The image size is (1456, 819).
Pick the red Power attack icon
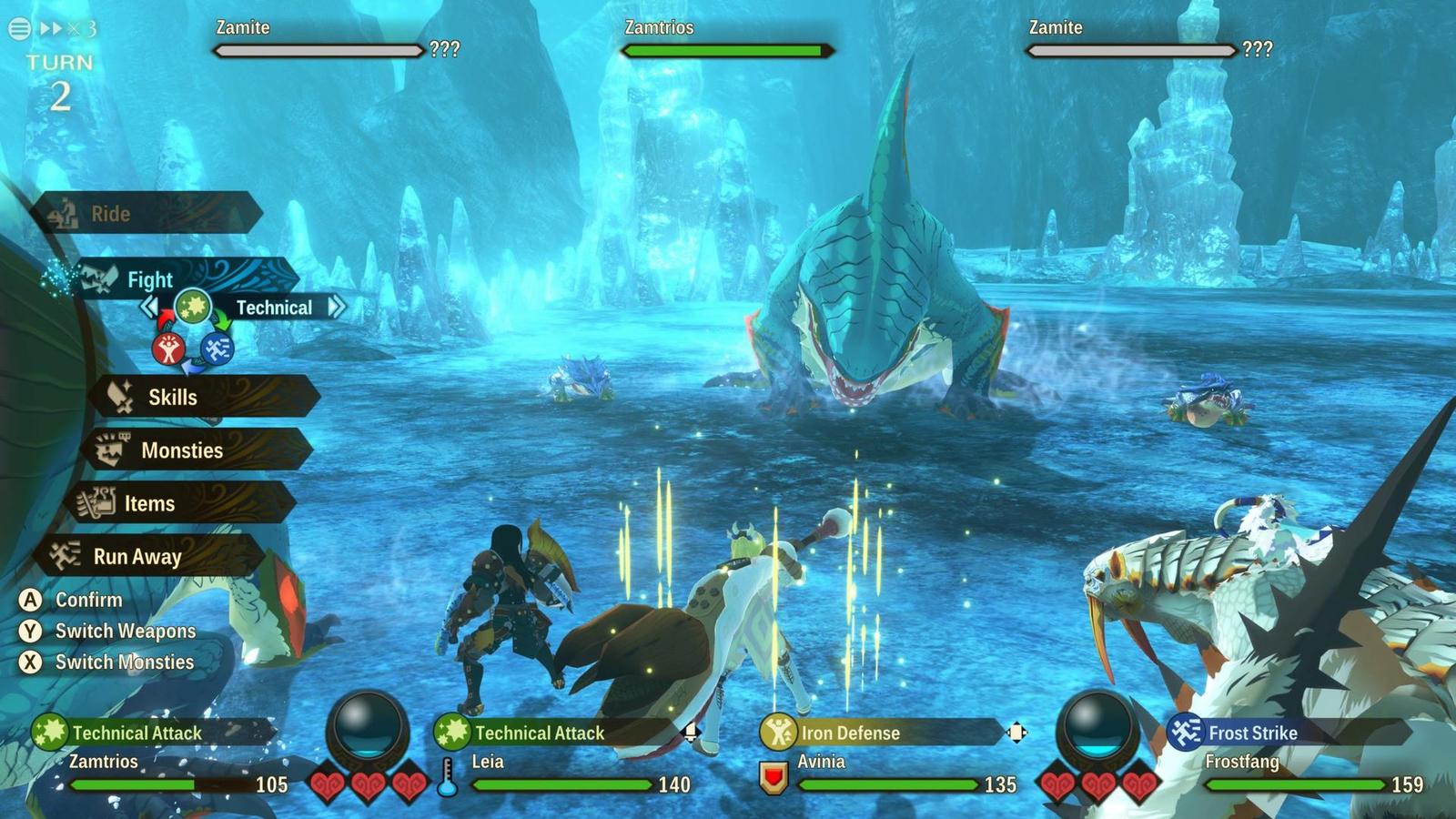pyautogui.click(x=168, y=349)
